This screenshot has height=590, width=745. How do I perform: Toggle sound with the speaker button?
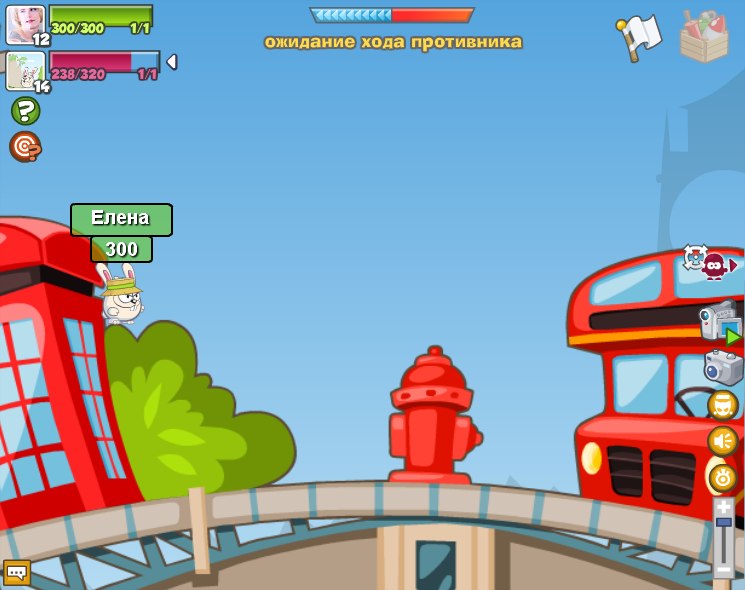pyautogui.click(x=723, y=441)
